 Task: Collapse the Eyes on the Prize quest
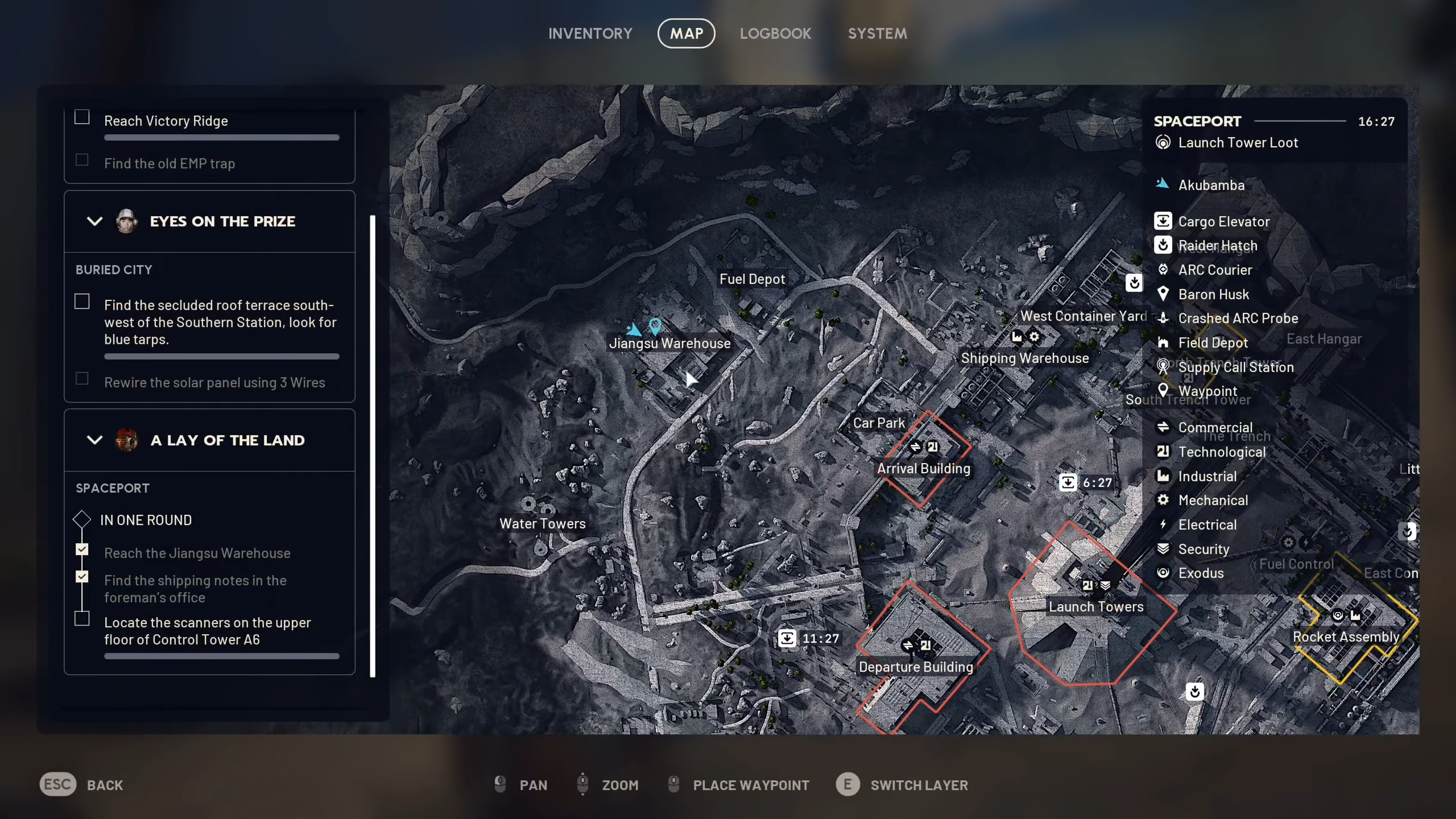point(94,221)
